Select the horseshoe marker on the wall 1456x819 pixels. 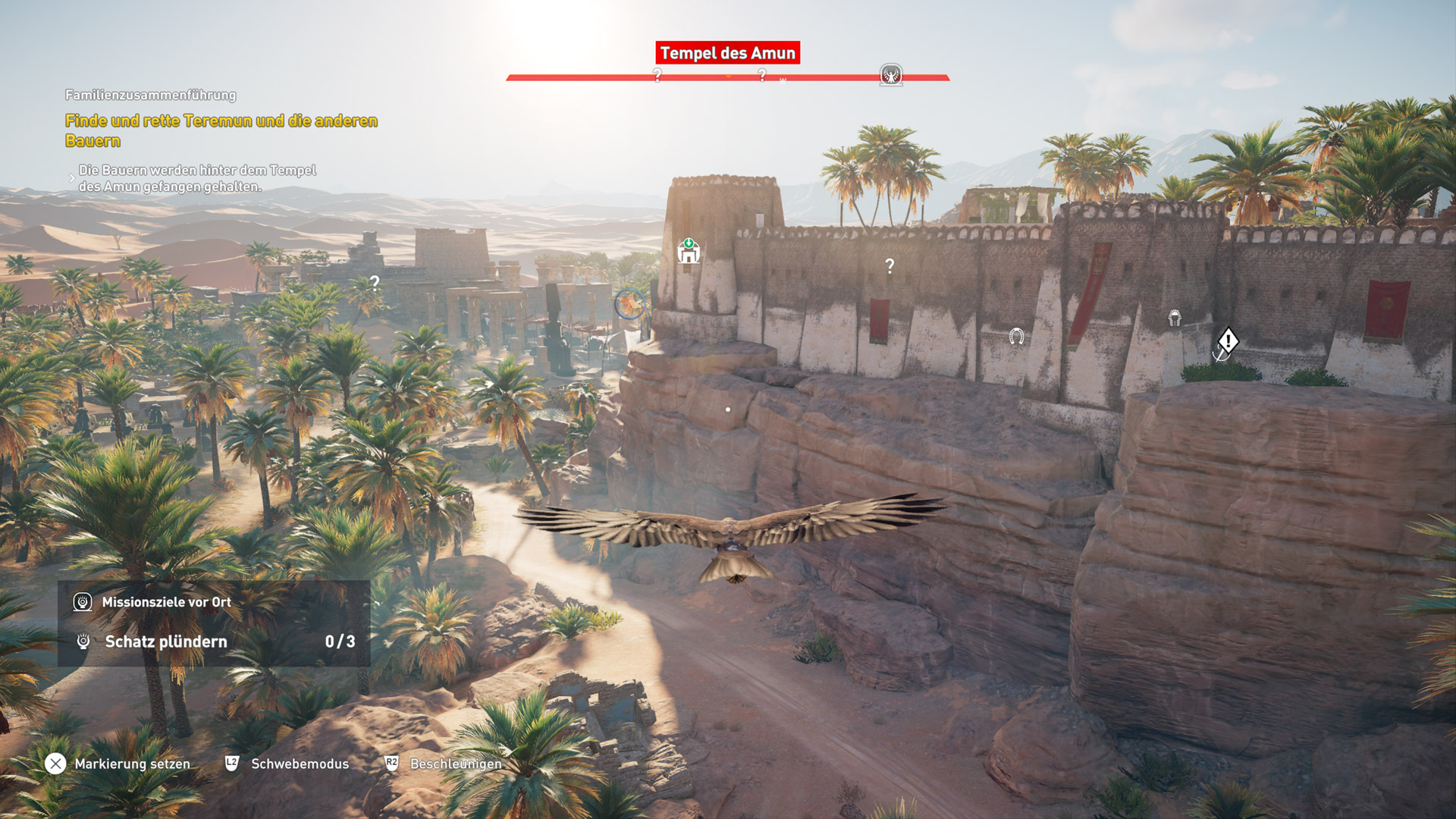pyautogui.click(x=1016, y=336)
